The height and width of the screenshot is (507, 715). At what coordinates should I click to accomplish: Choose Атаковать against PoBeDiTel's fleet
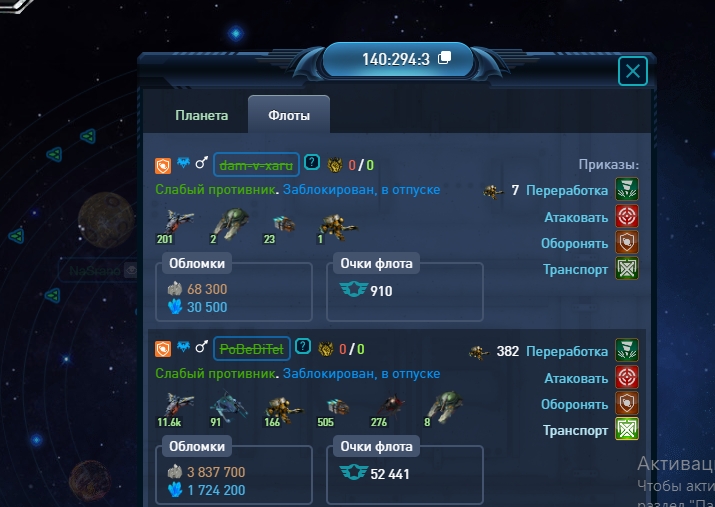click(627, 378)
